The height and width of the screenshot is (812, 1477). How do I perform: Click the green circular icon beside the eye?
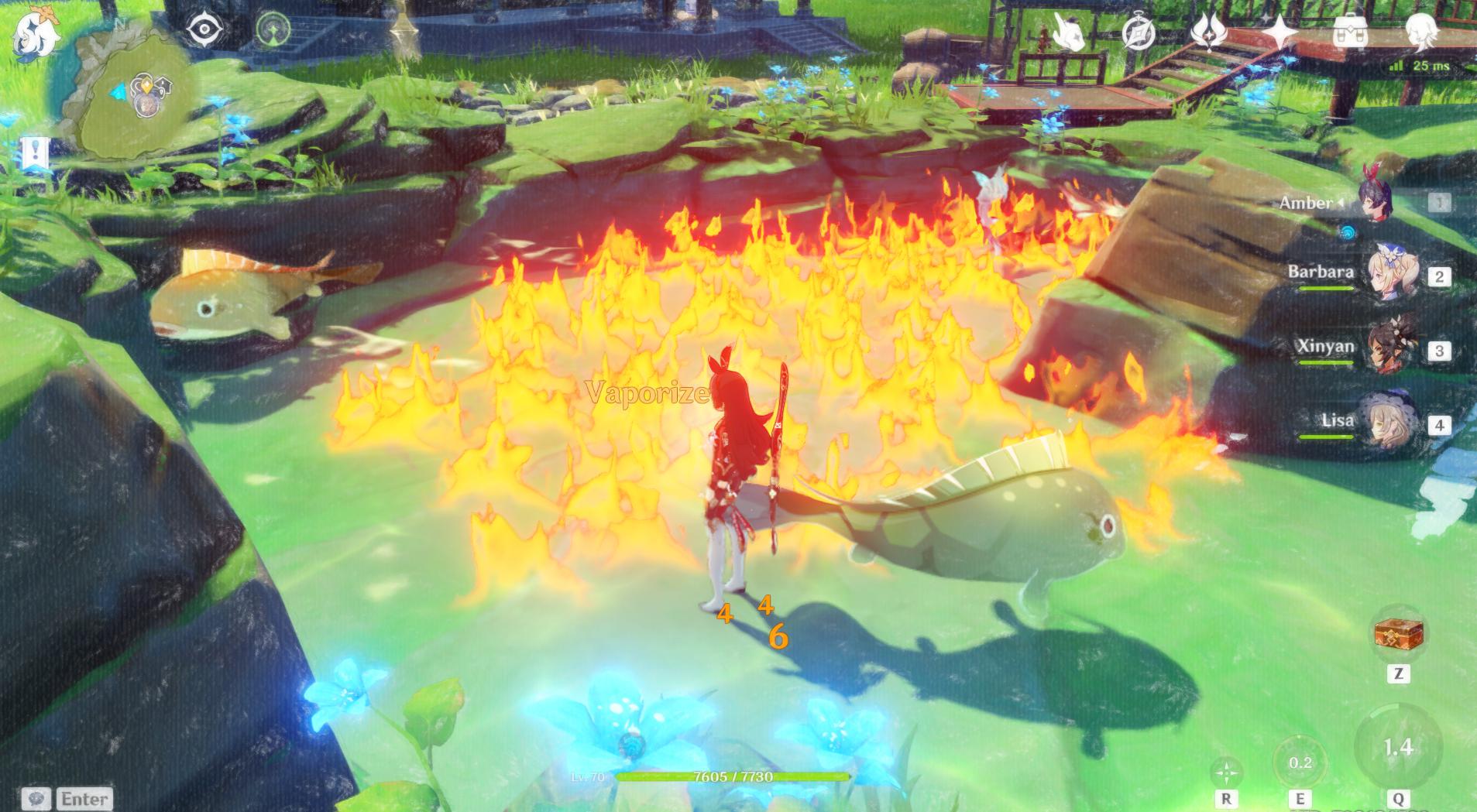273,31
